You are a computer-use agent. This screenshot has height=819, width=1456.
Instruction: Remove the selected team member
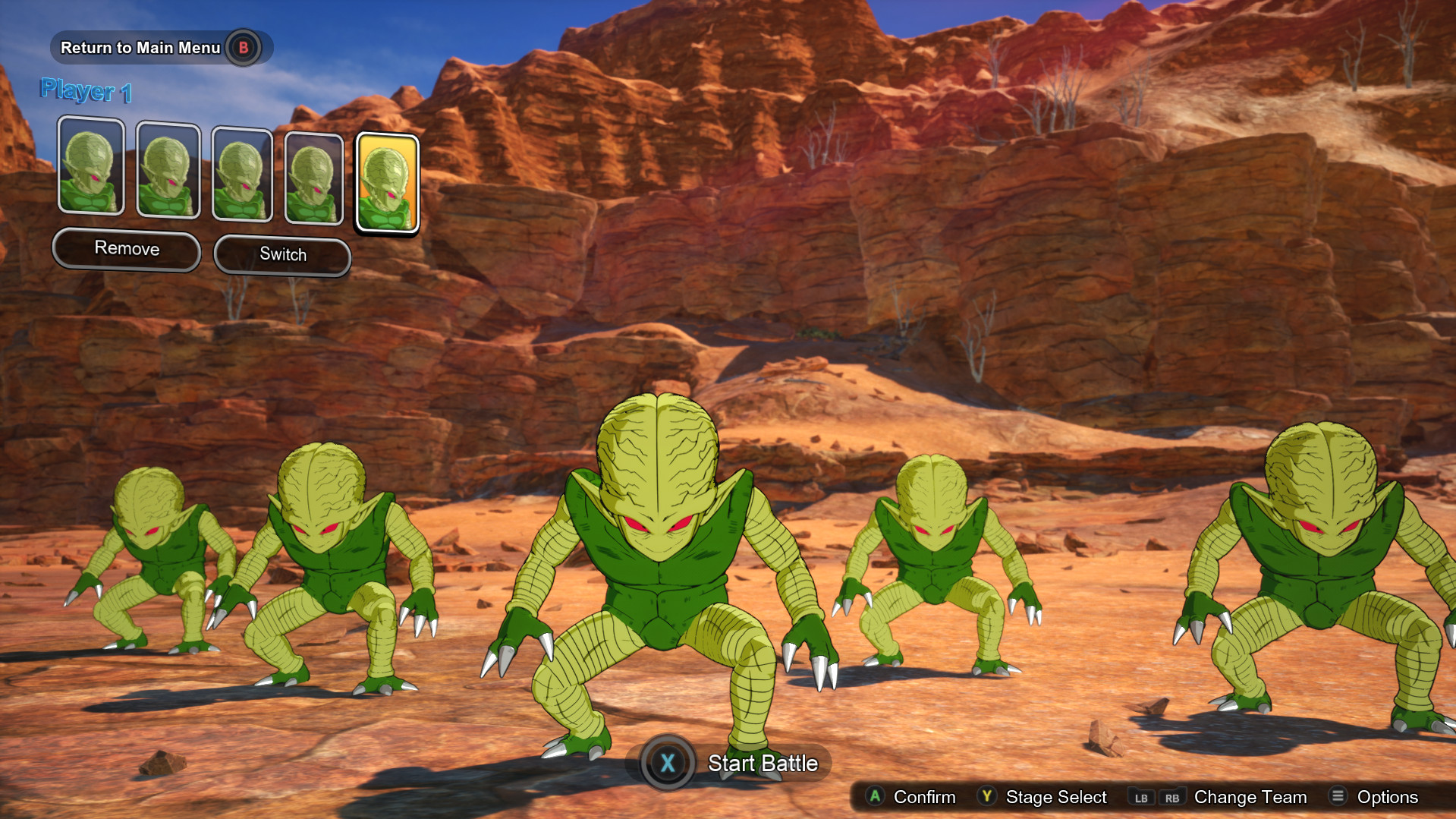[127, 249]
